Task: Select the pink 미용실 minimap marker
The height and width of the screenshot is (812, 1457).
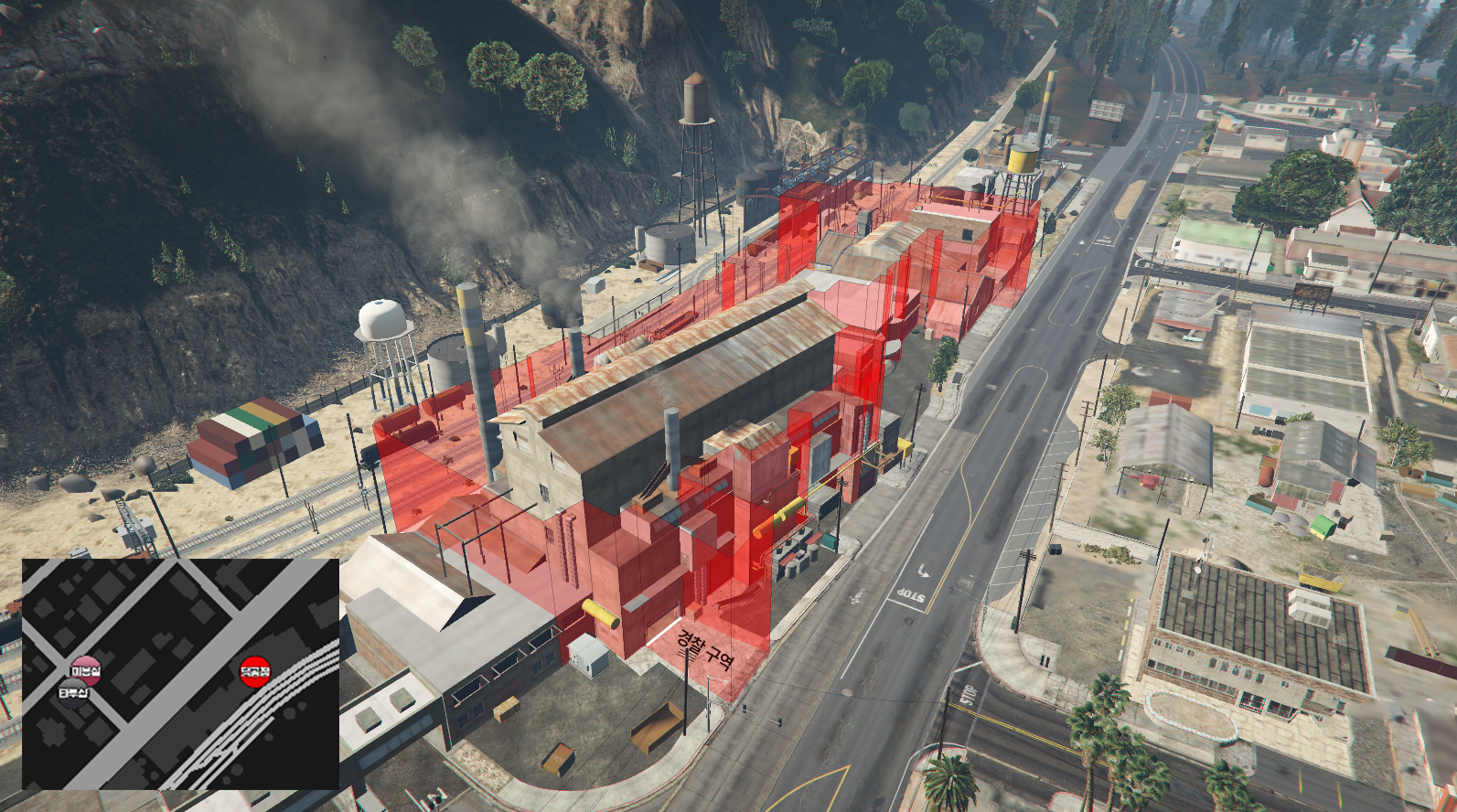Action: tap(85, 670)
